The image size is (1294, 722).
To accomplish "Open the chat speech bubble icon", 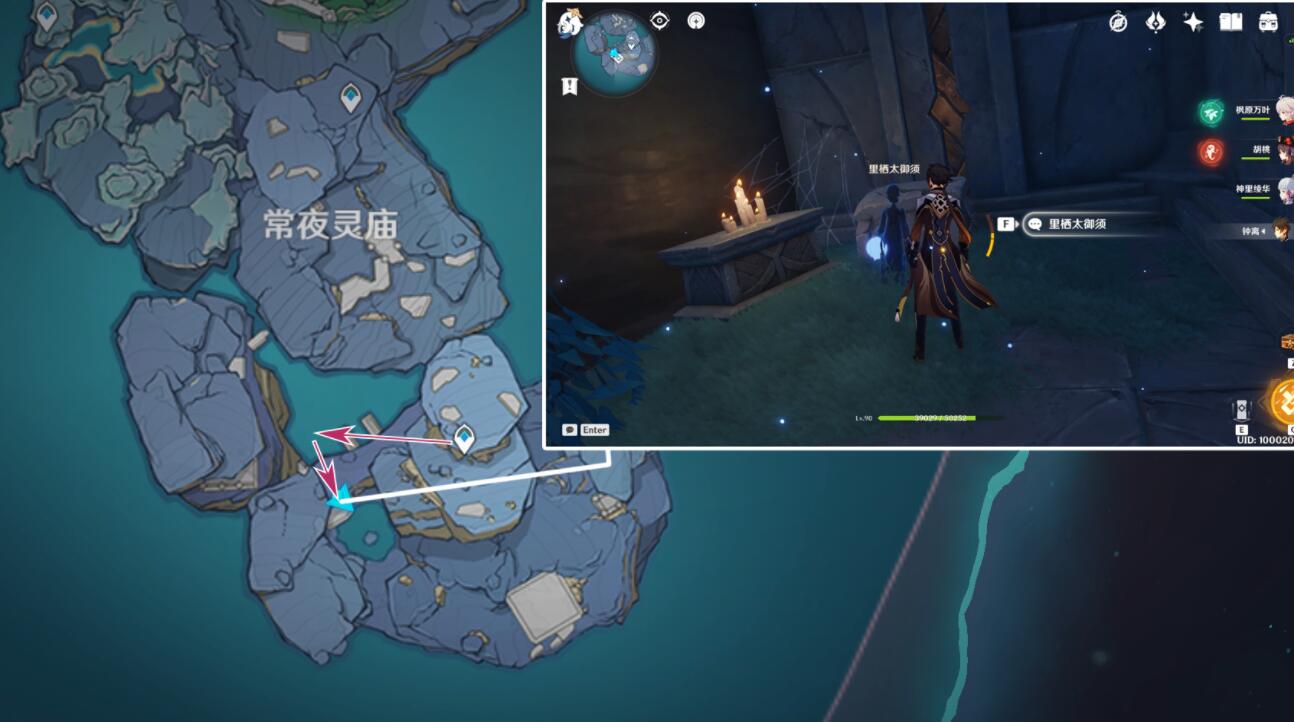I will pos(570,430).
